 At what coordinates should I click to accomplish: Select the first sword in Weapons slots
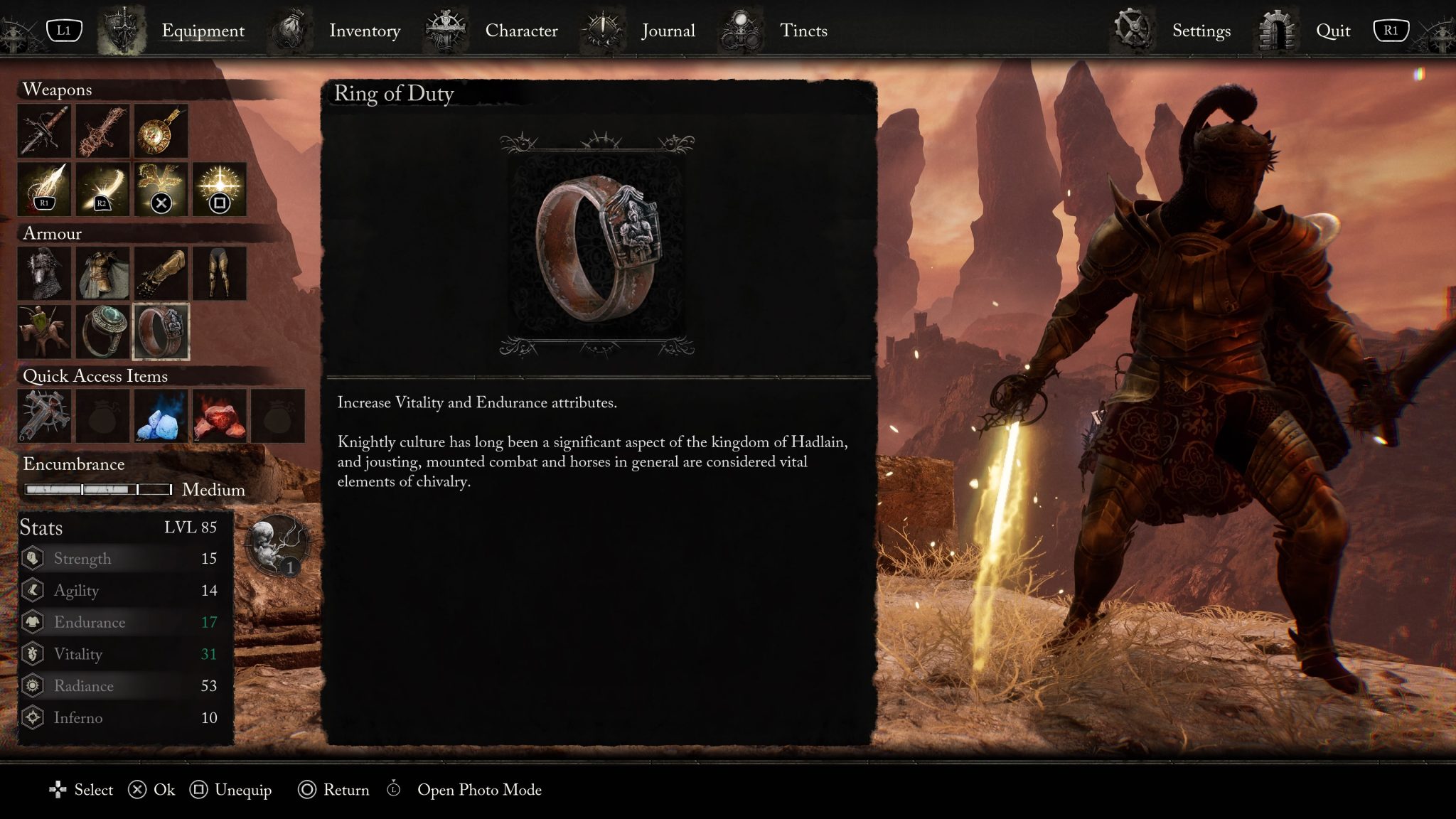[43, 131]
